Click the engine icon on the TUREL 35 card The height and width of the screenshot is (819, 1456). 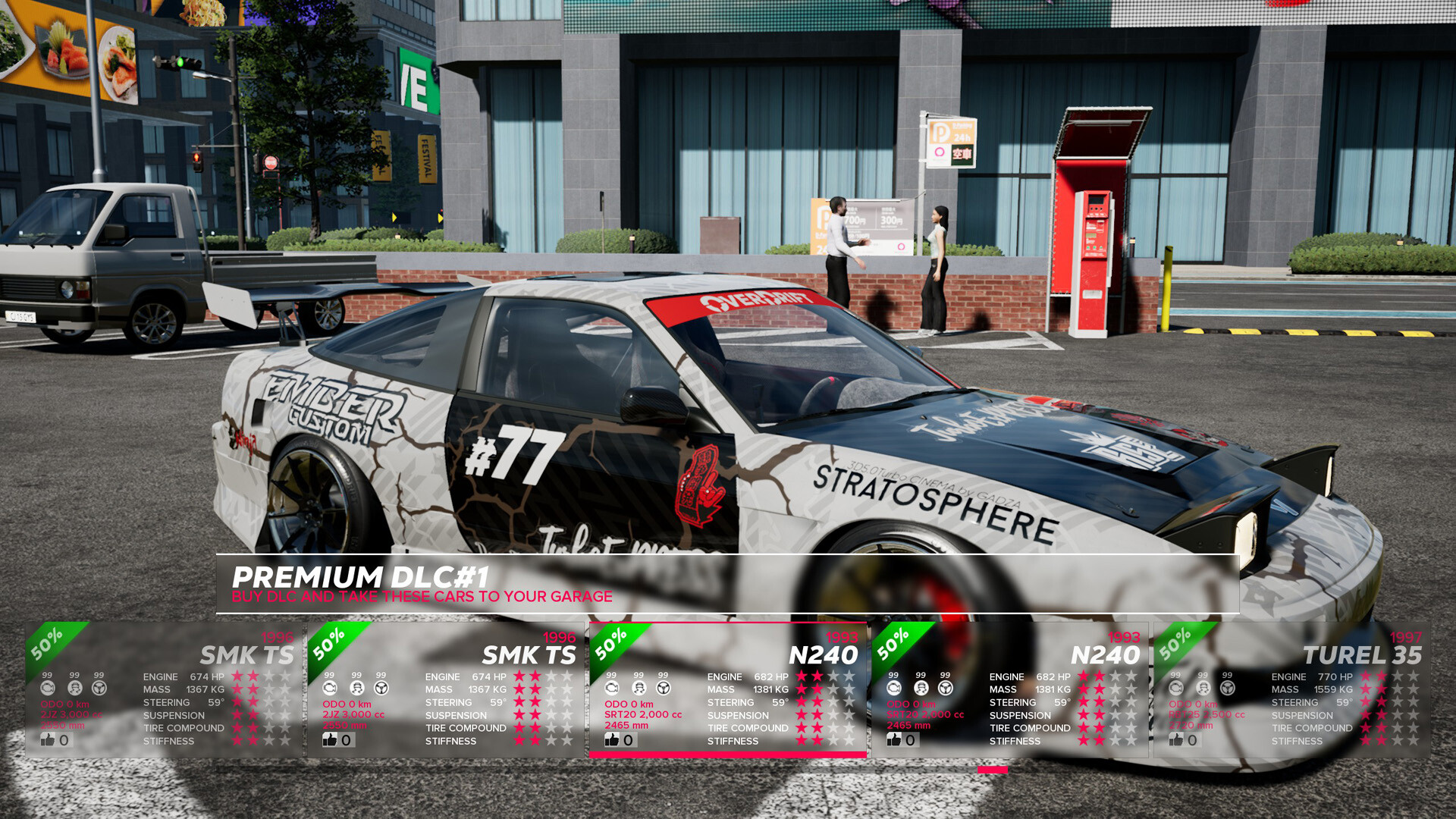1176,687
